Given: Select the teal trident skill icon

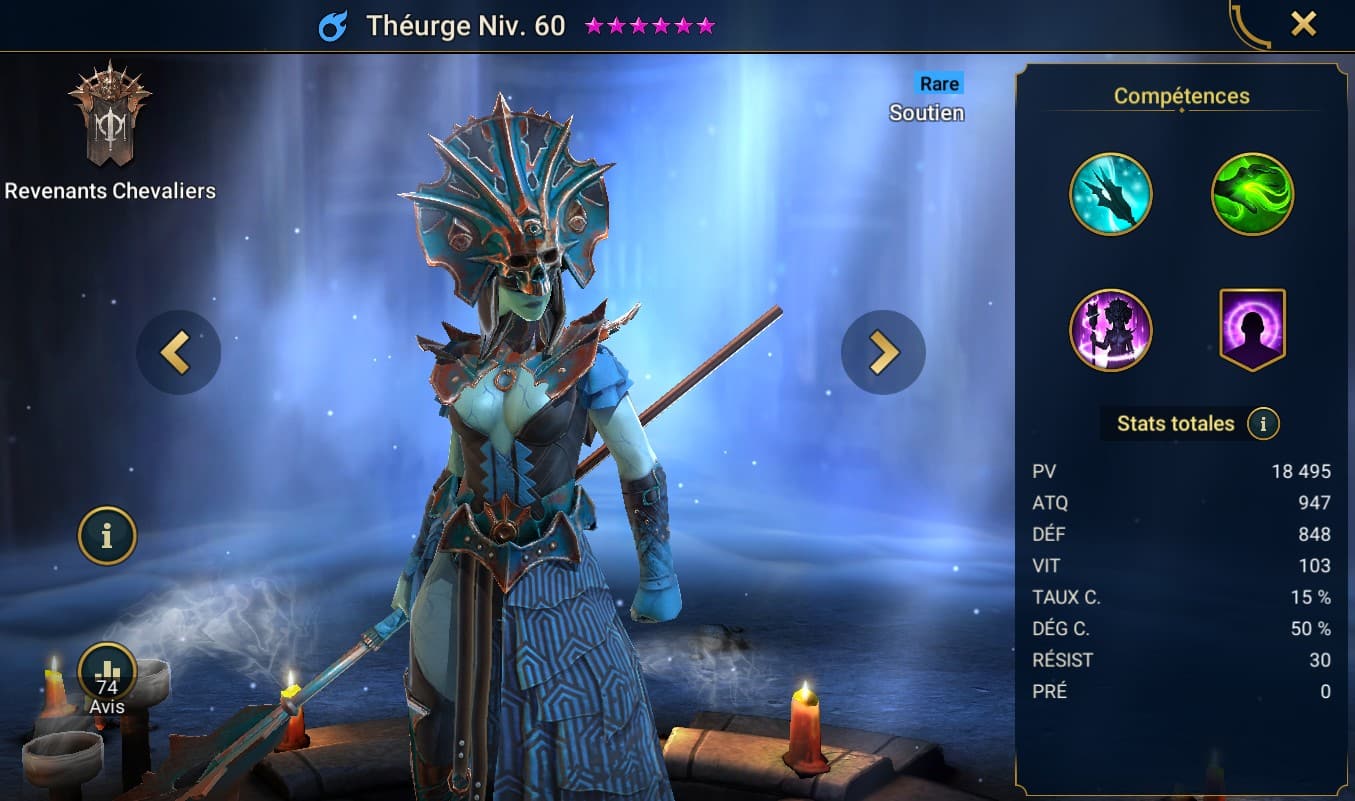Looking at the screenshot, I should 1110,194.
